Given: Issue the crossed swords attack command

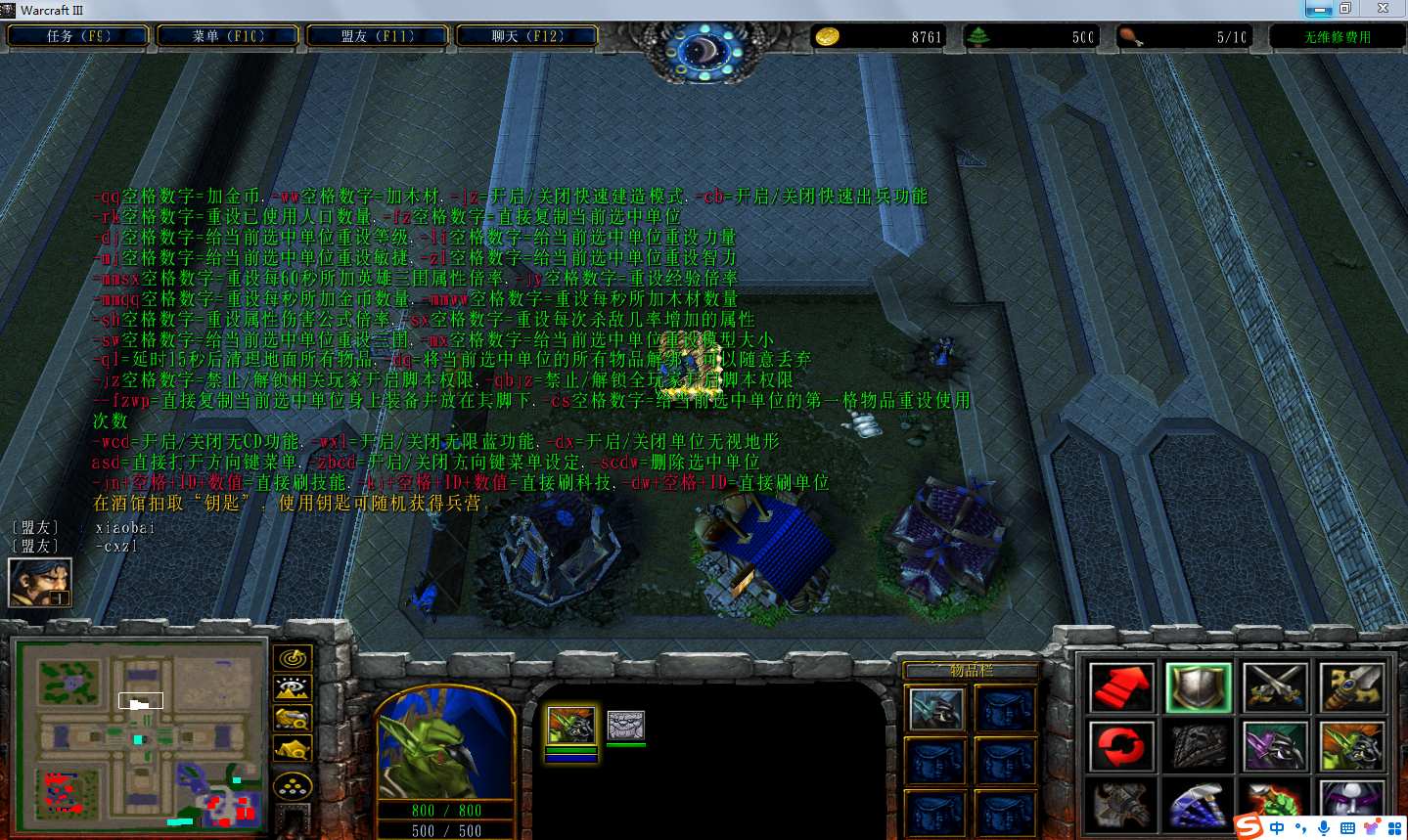Looking at the screenshot, I should tap(1275, 687).
